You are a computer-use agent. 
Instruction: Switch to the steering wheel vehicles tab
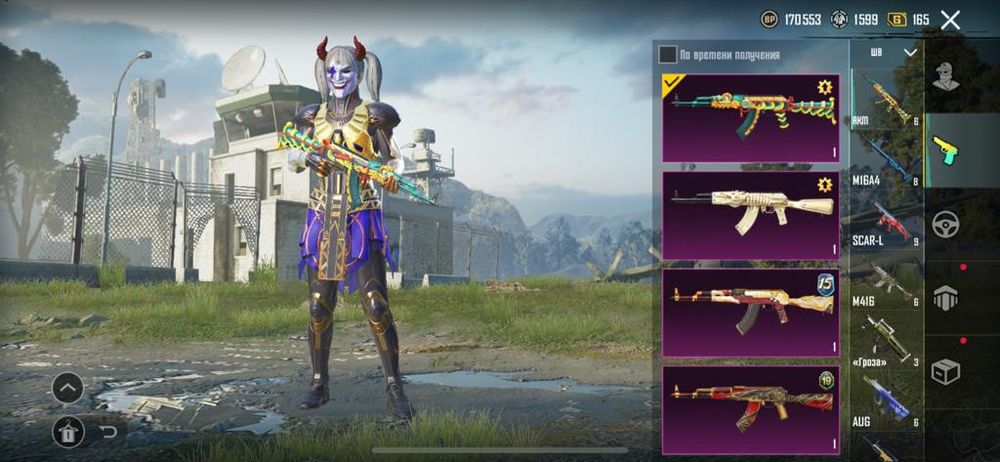point(945,223)
